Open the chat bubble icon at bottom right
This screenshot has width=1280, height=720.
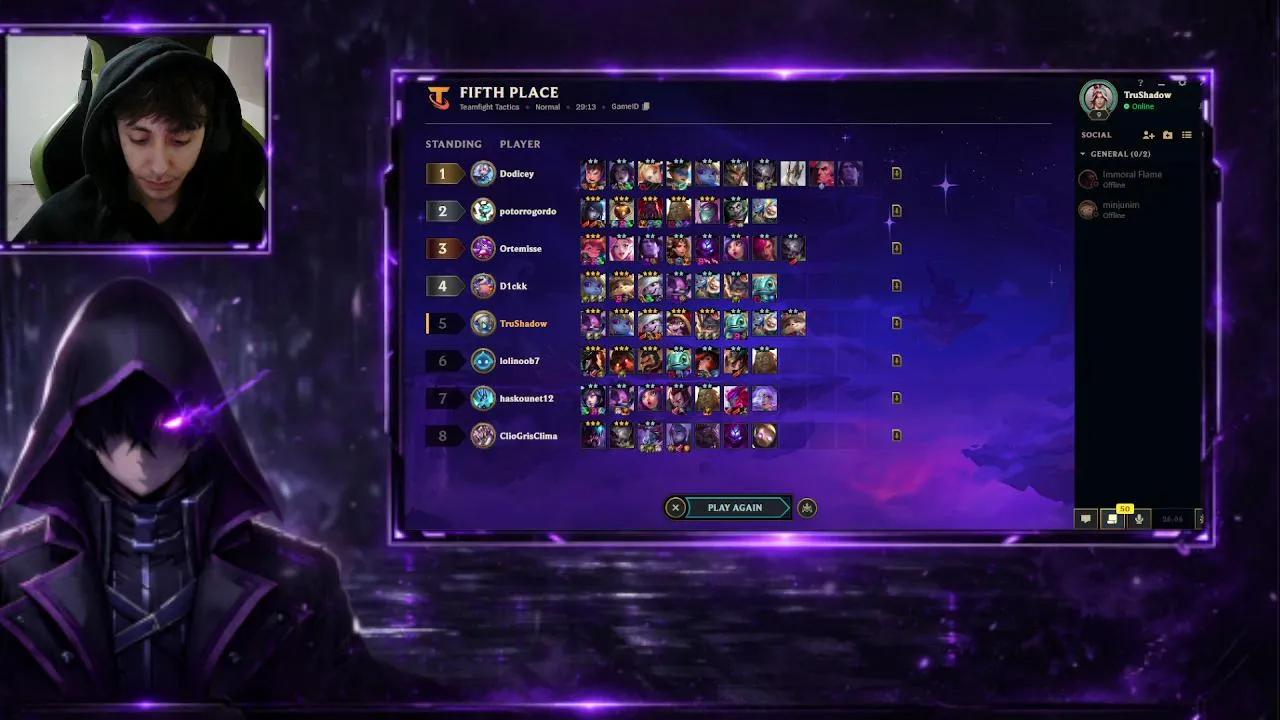point(1085,519)
